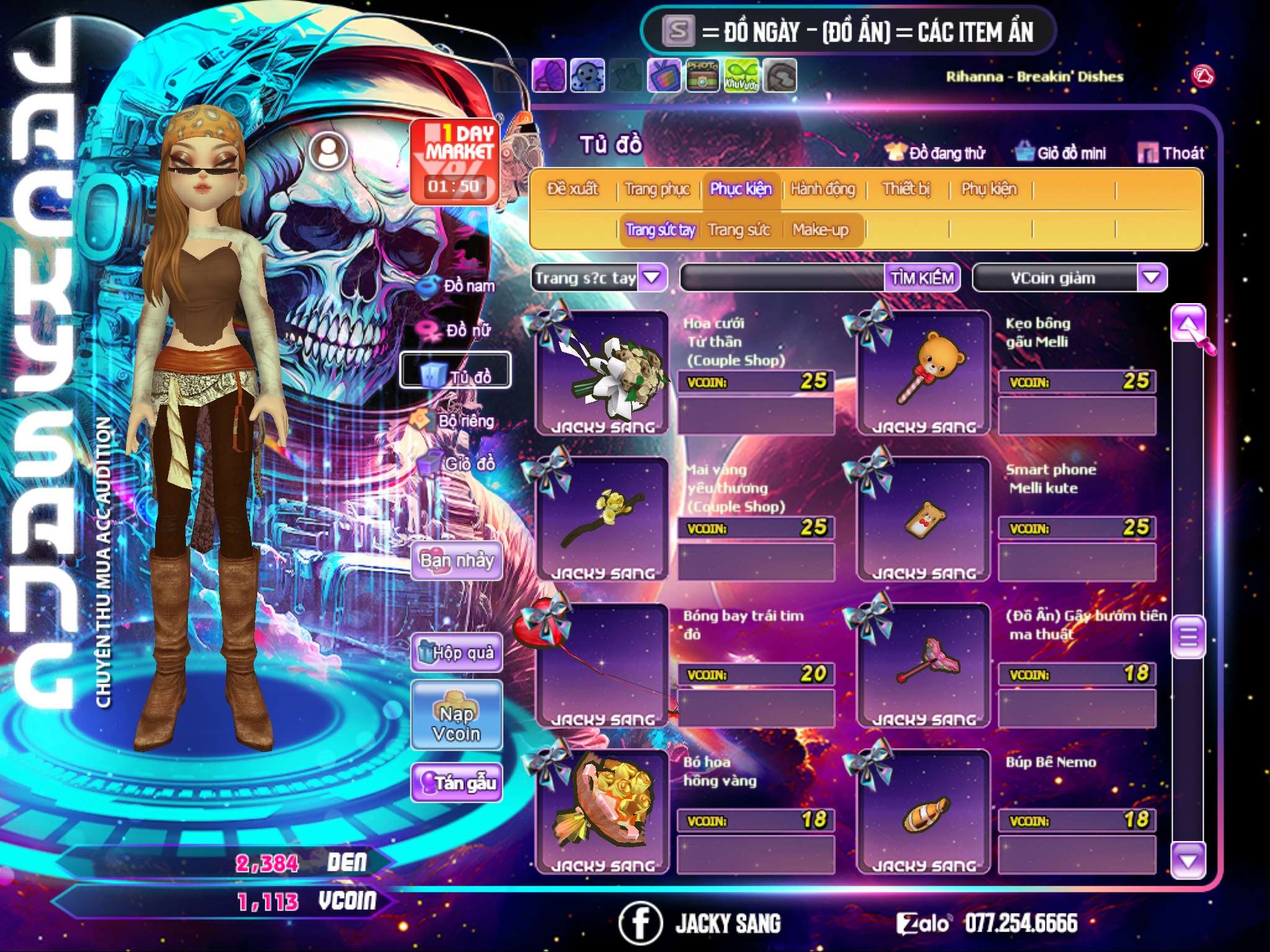
Task: Open the Hành động tab
Action: tap(822, 189)
